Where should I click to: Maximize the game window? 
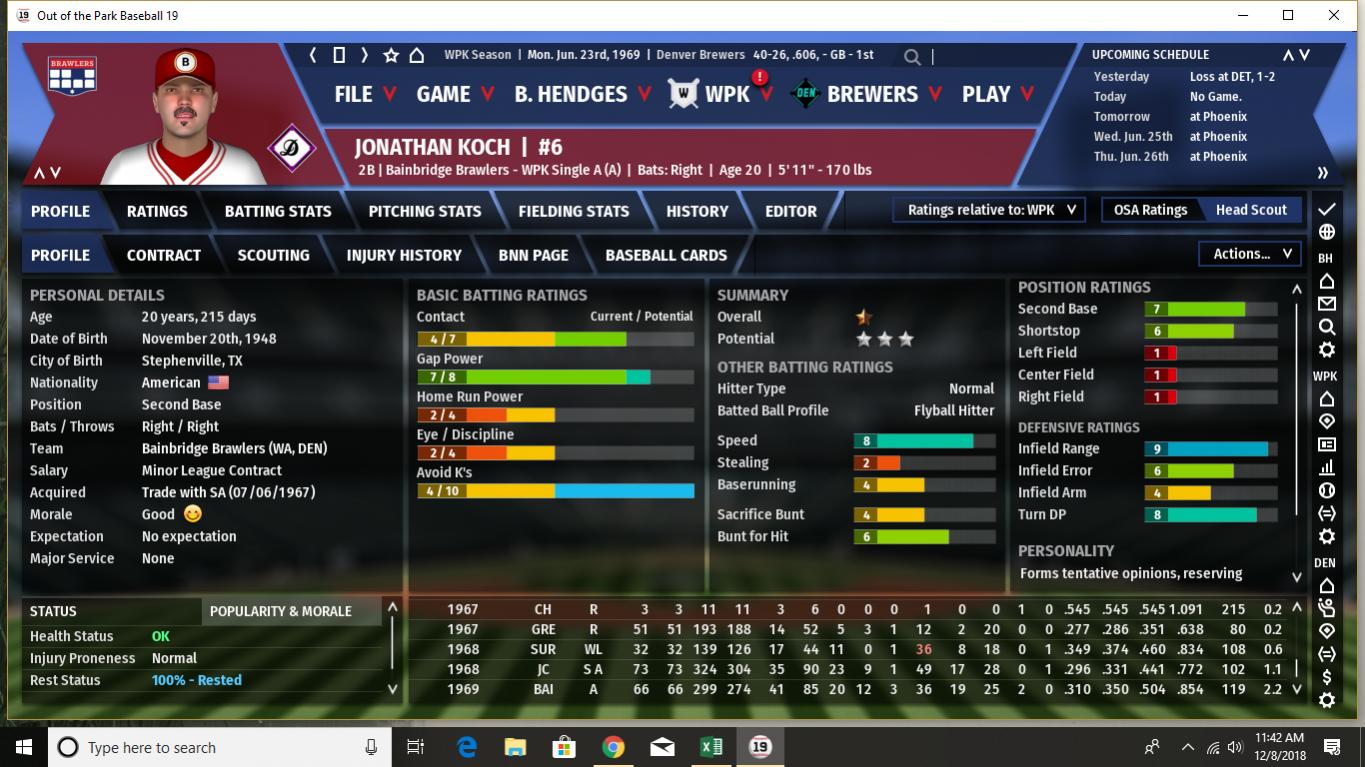tap(1288, 15)
